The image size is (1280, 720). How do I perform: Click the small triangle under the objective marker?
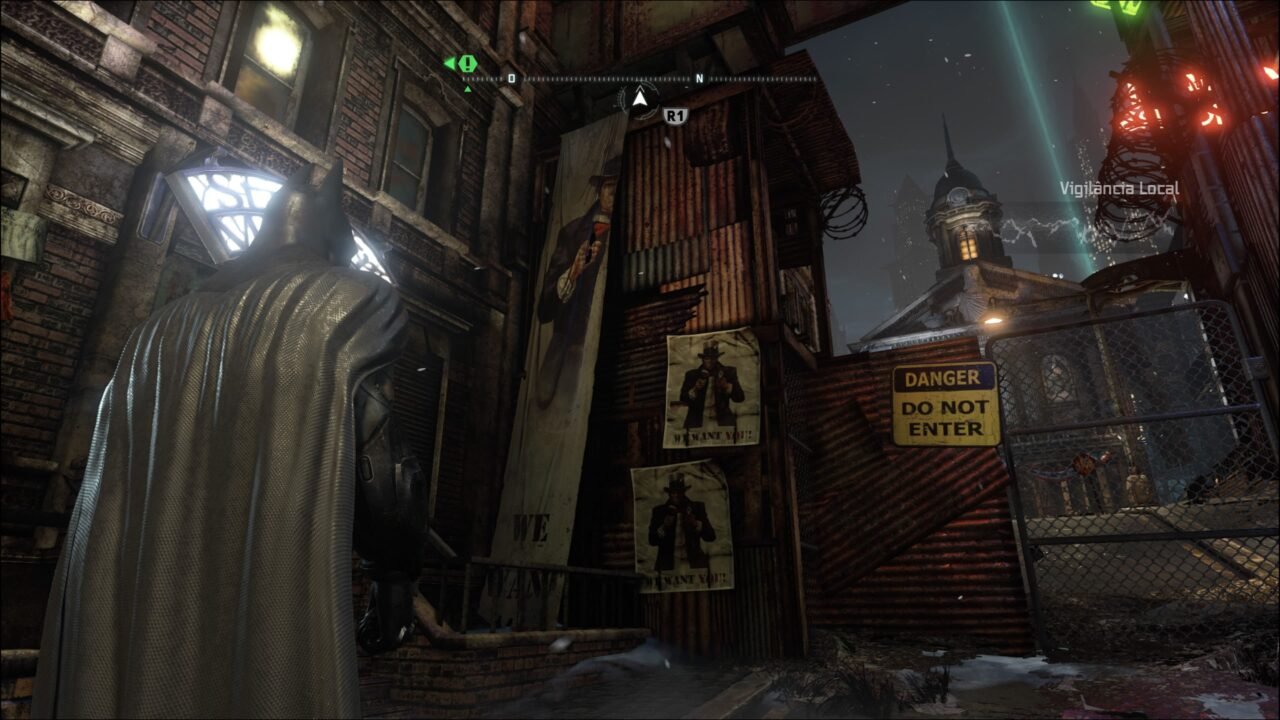click(466, 87)
